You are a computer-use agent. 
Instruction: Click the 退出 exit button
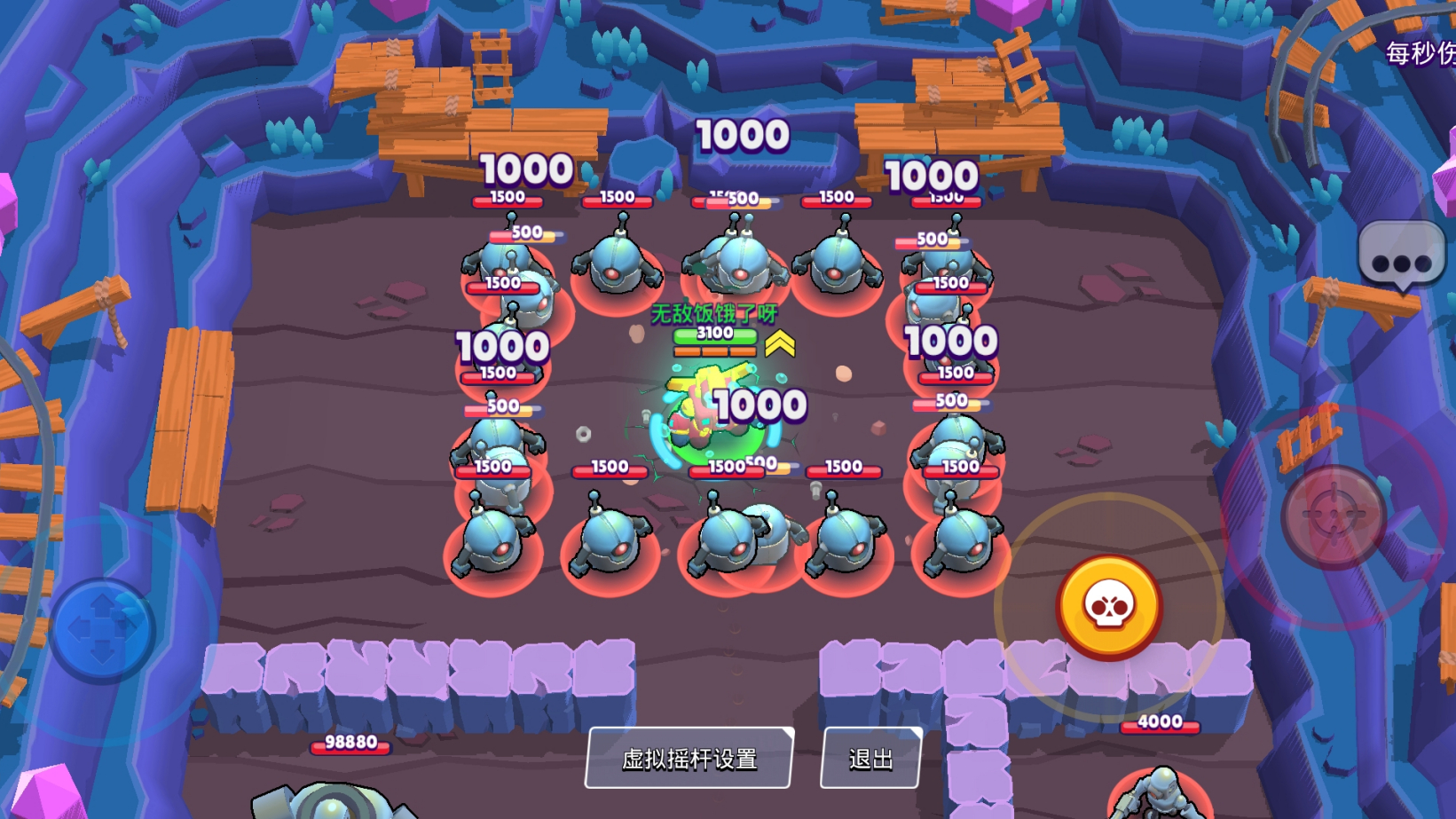(x=870, y=759)
